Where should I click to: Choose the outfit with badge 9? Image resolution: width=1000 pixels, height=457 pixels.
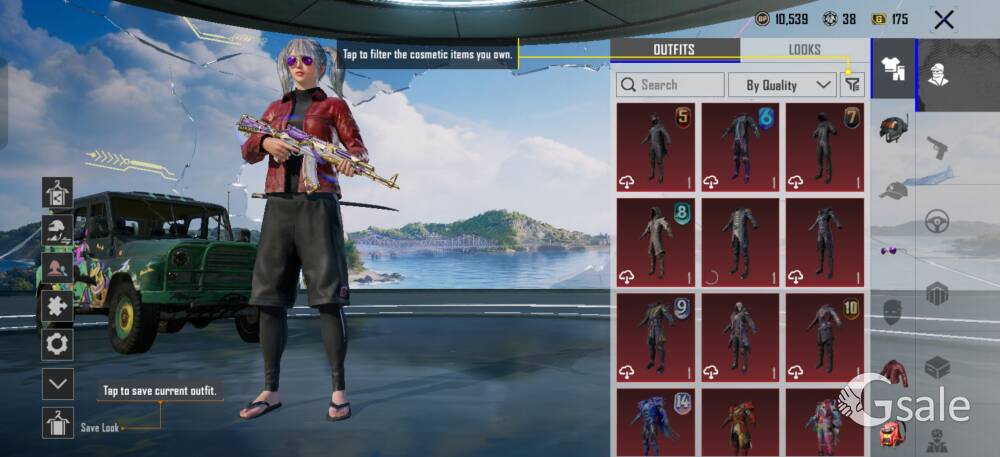coord(656,338)
